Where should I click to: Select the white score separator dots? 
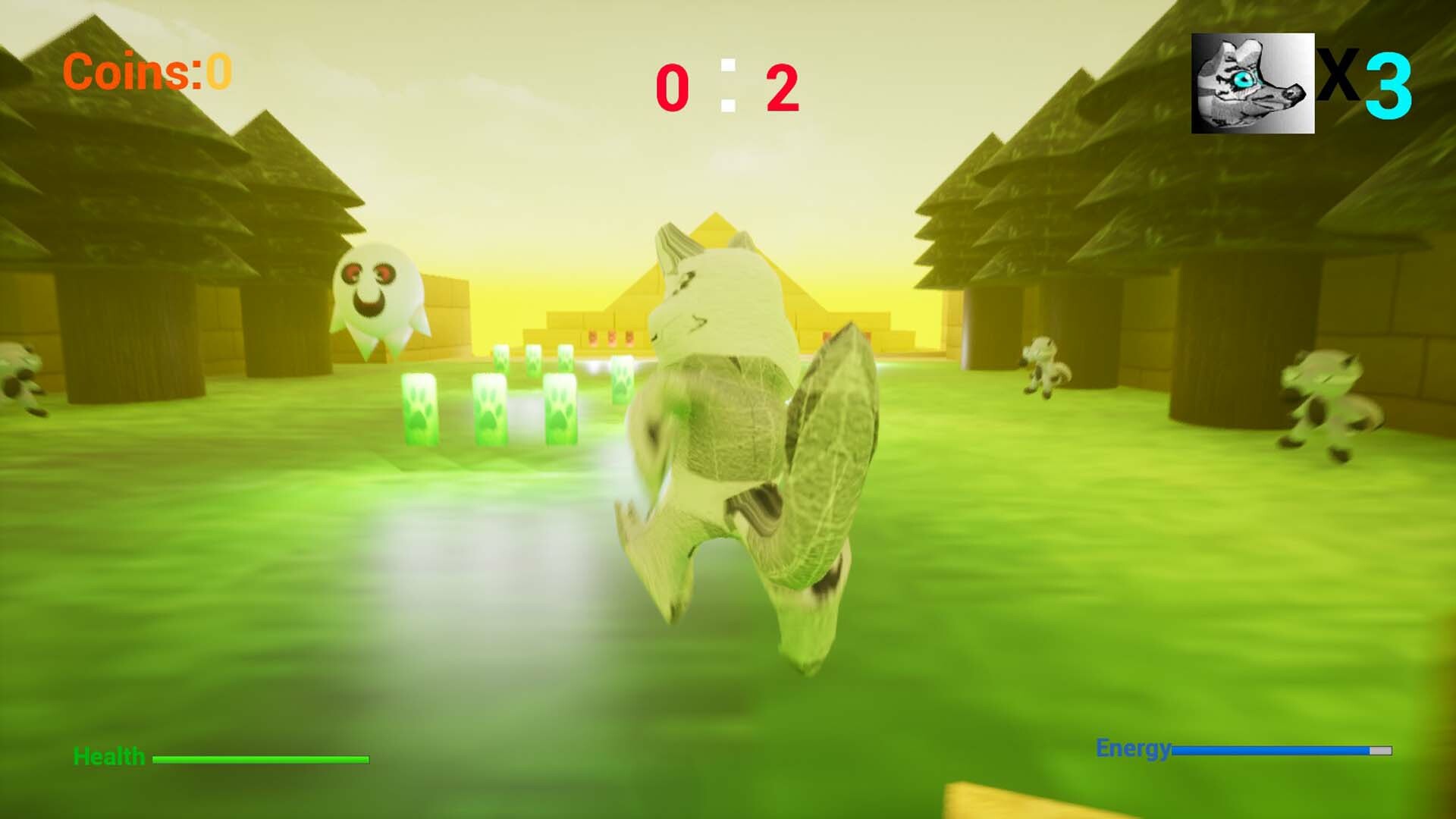728,82
